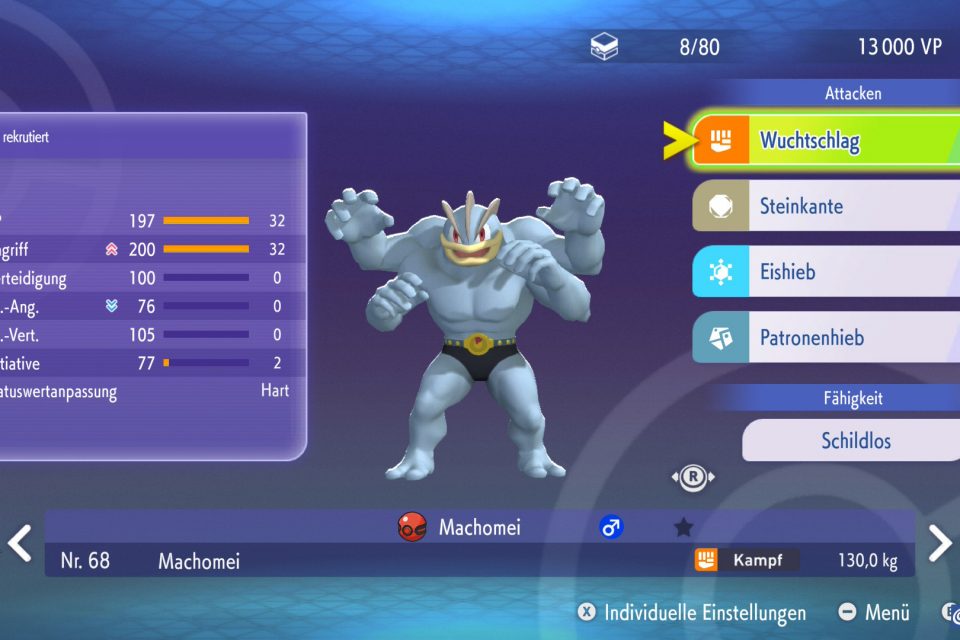Click the box storage icon

(605, 47)
